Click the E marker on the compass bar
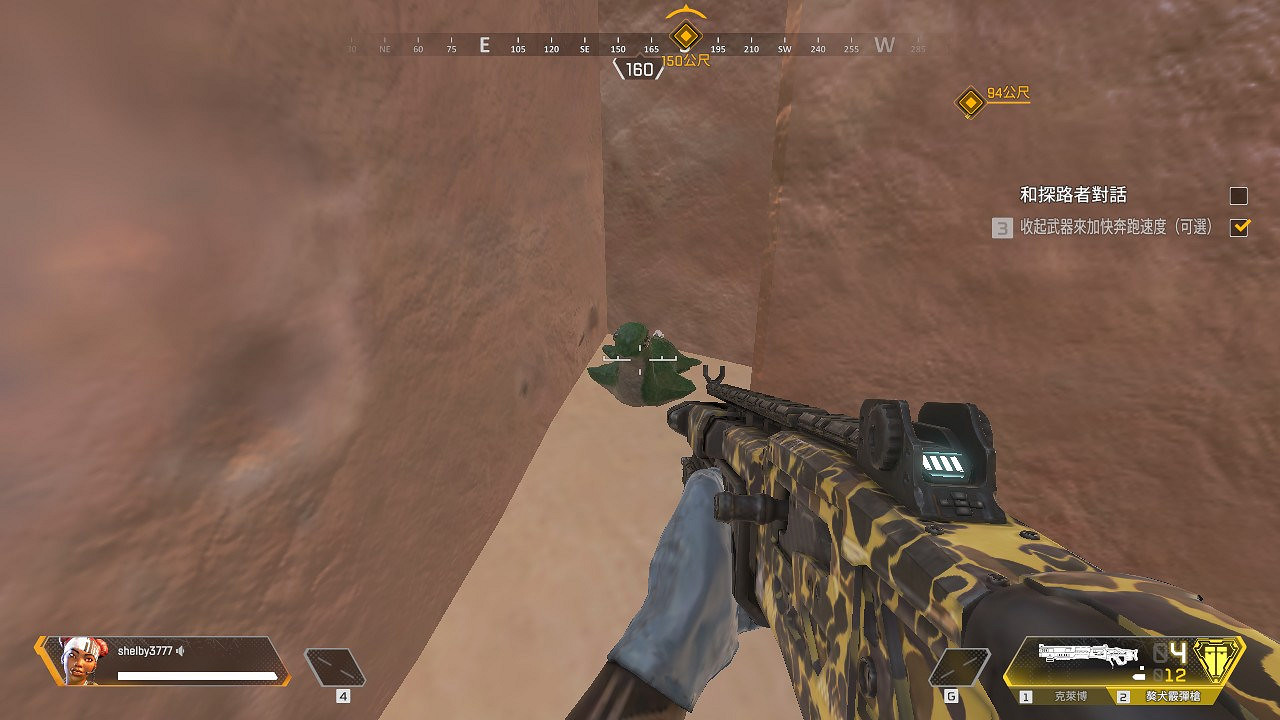Viewport: 1280px width, 720px height. (x=485, y=45)
